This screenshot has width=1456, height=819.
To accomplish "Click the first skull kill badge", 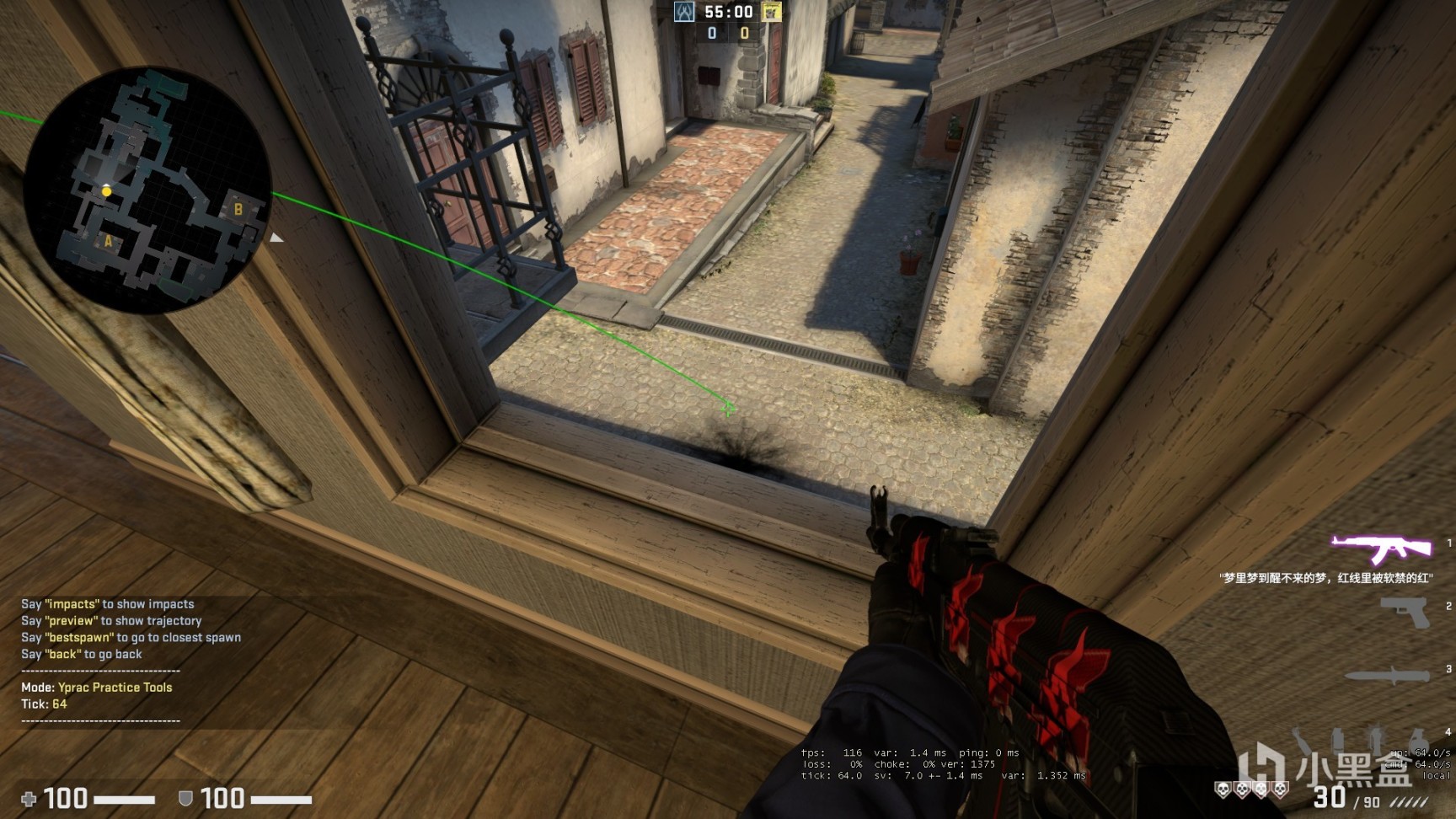I will [x=1221, y=790].
